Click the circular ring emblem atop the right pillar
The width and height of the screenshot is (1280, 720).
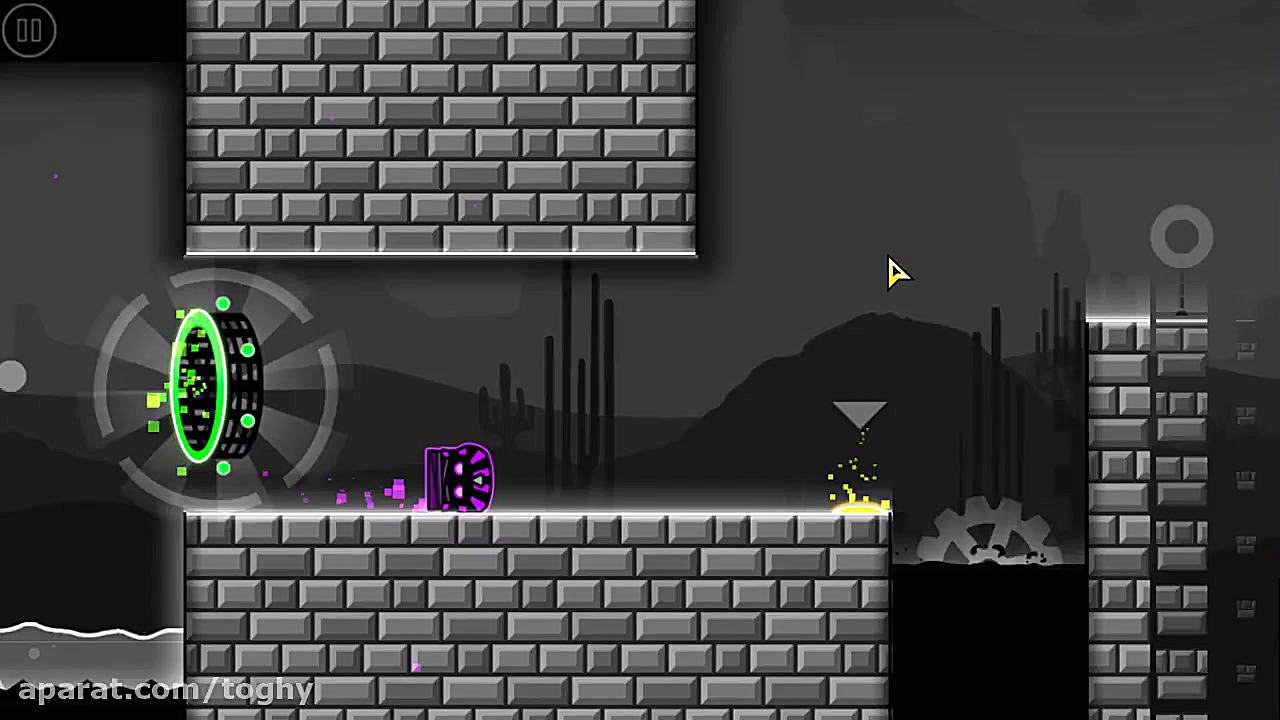click(x=1182, y=235)
